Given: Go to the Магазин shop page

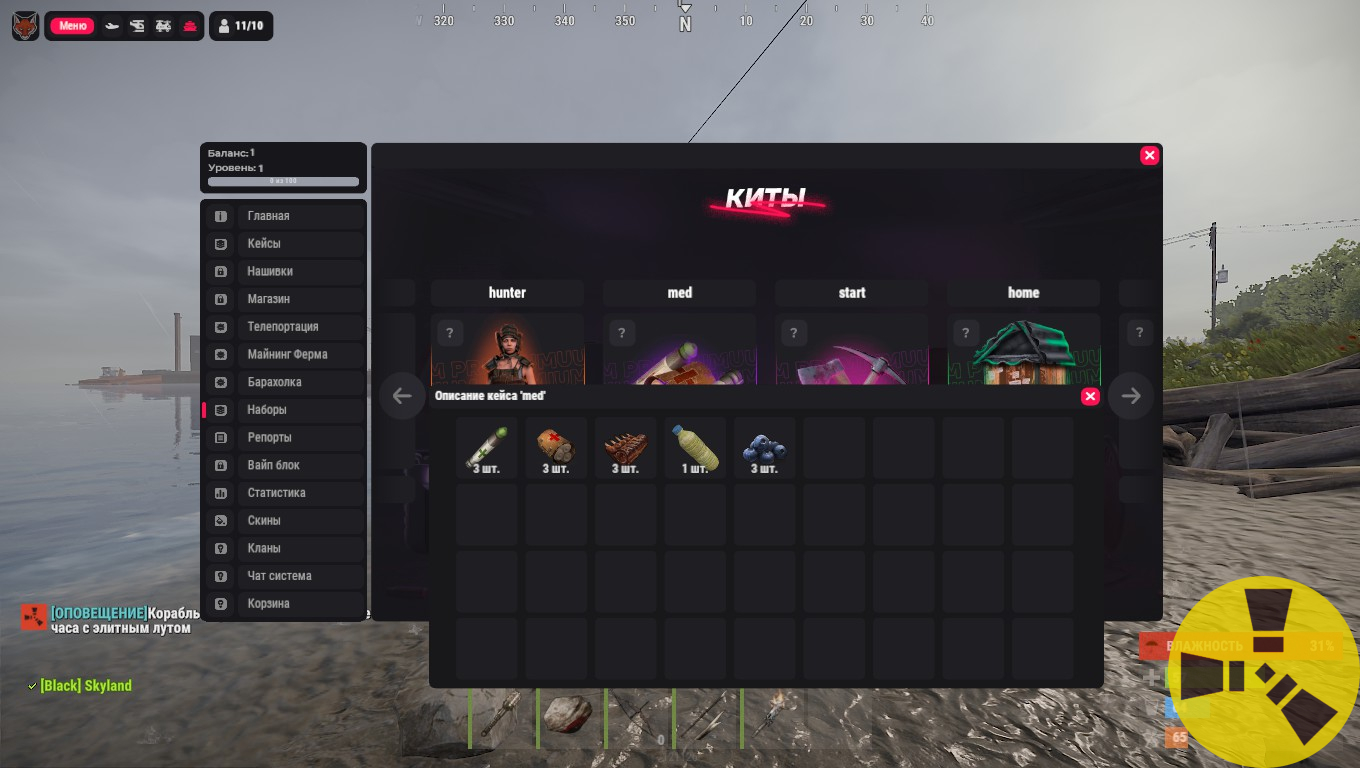Looking at the screenshot, I should (284, 299).
